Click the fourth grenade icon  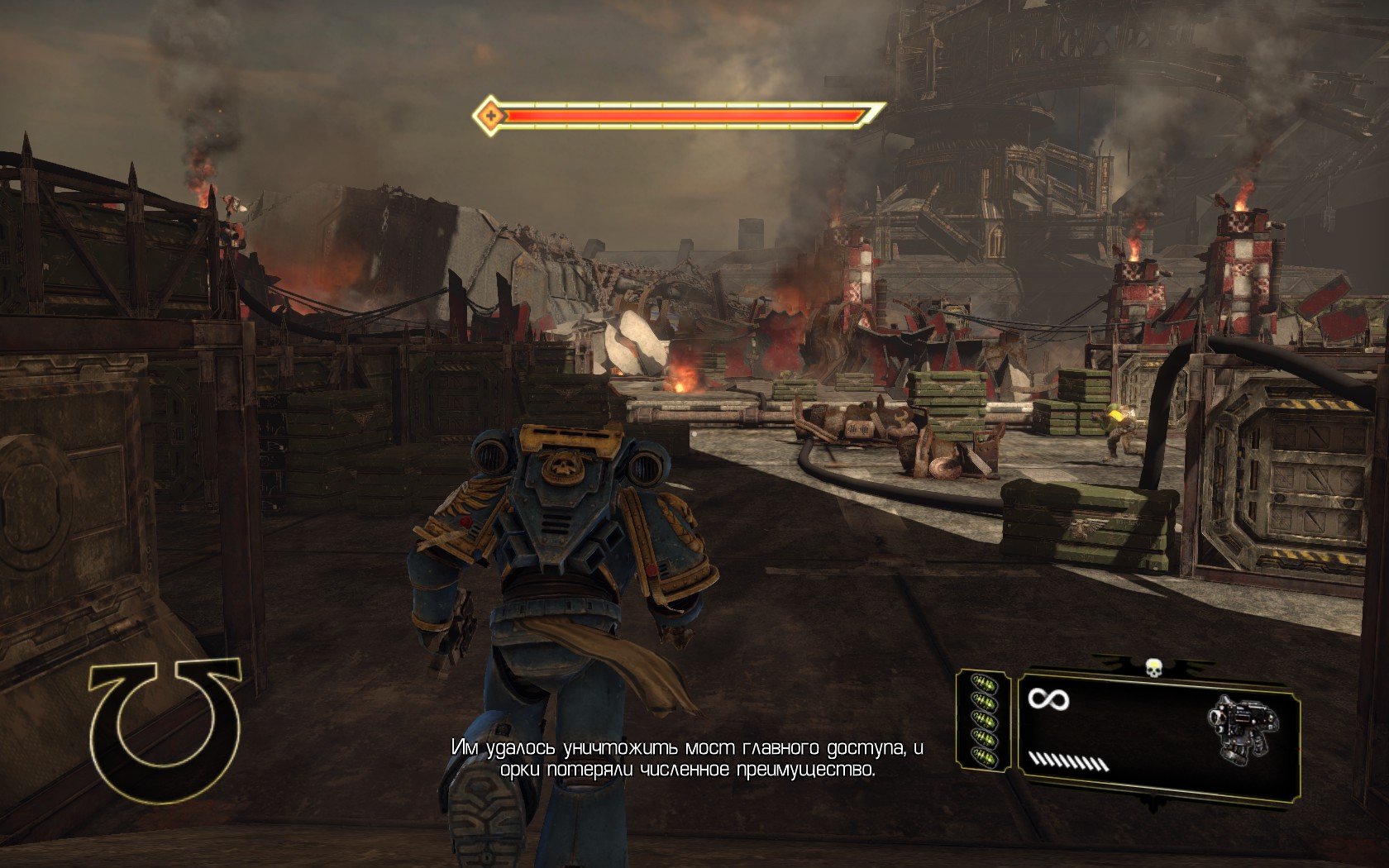coord(985,736)
